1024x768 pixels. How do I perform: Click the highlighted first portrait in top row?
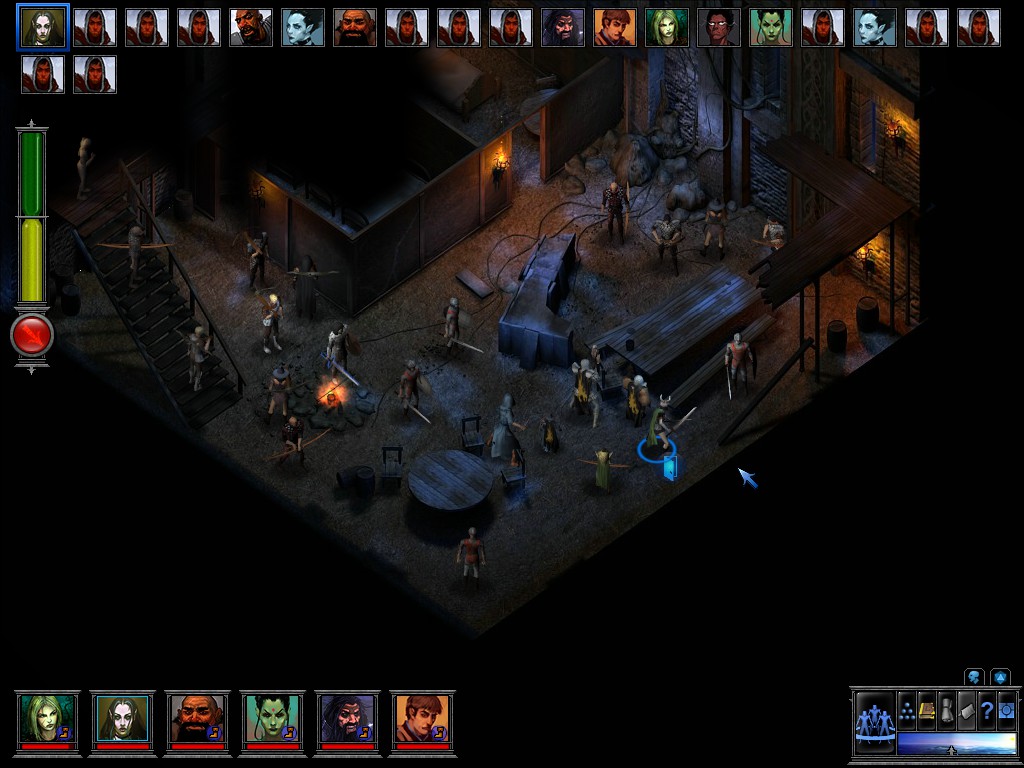coord(43,27)
